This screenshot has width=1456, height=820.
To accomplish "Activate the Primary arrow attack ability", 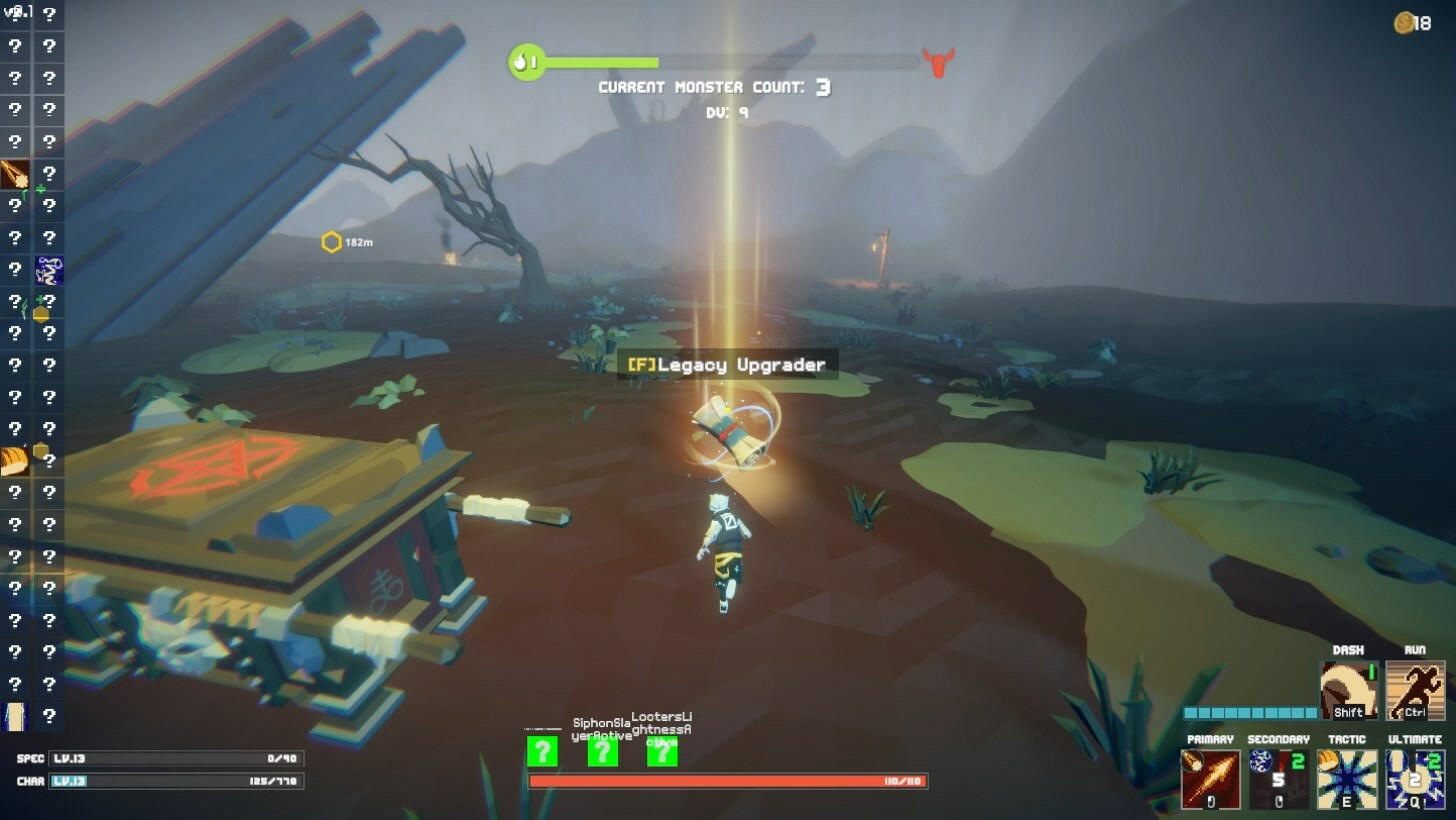I will tap(1211, 779).
